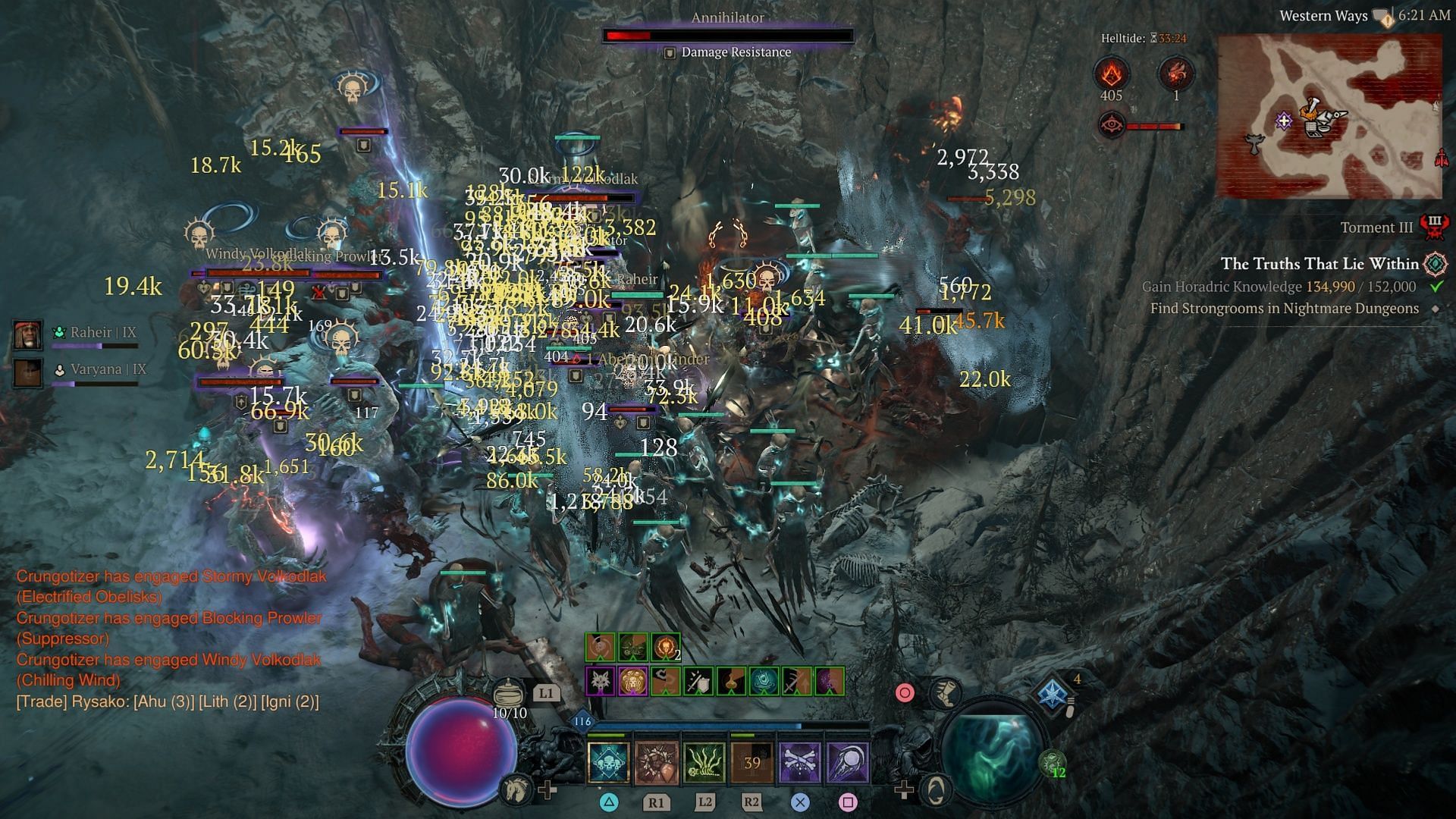
Task: Summon mount with the horse head icon
Action: tap(516, 789)
